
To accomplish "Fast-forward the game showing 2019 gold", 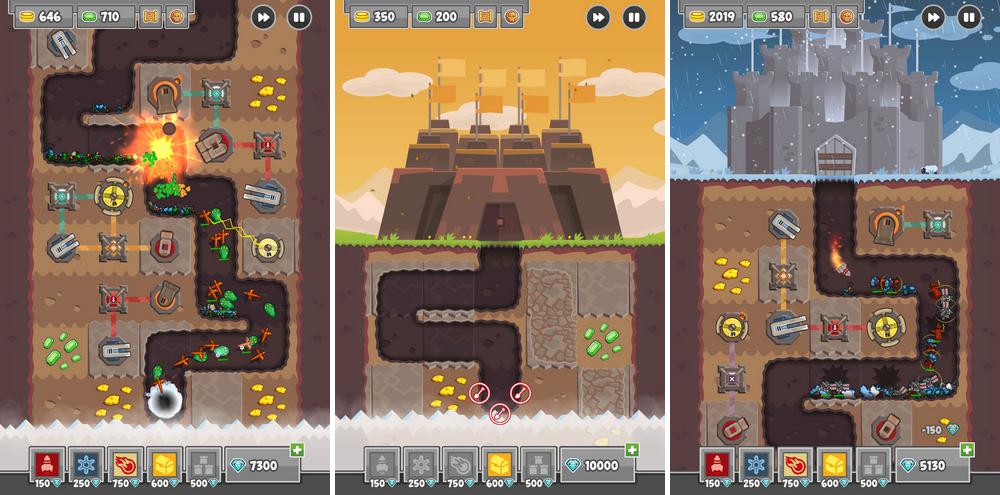I will pyautogui.click(x=933, y=16).
